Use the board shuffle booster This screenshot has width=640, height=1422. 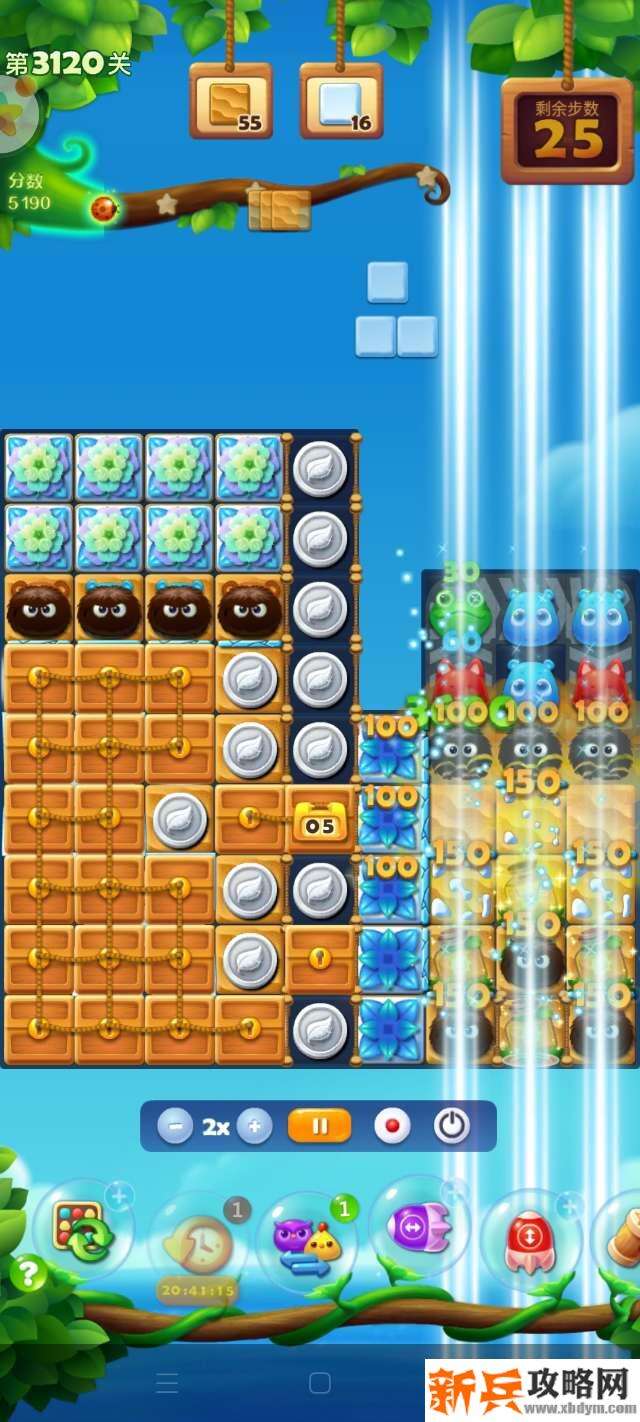pyautogui.click(x=82, y=1230)
